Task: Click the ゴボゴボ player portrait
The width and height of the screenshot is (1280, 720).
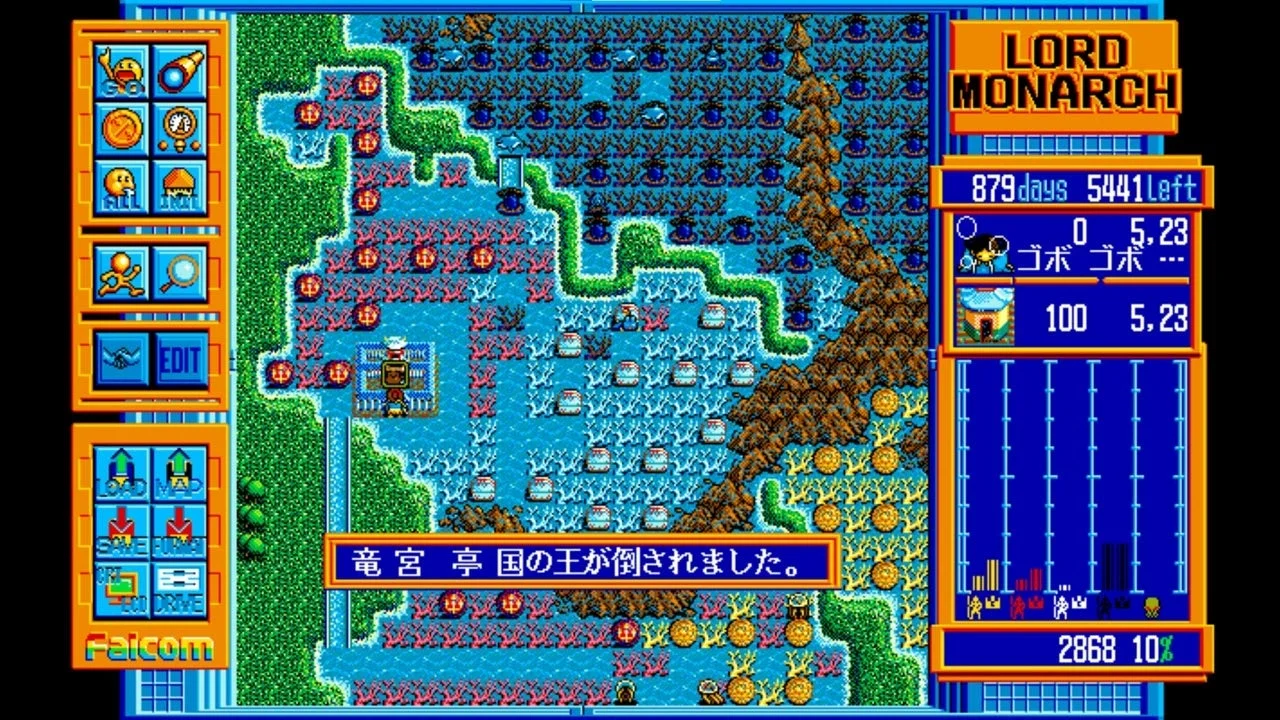Action: click(984, 245)
